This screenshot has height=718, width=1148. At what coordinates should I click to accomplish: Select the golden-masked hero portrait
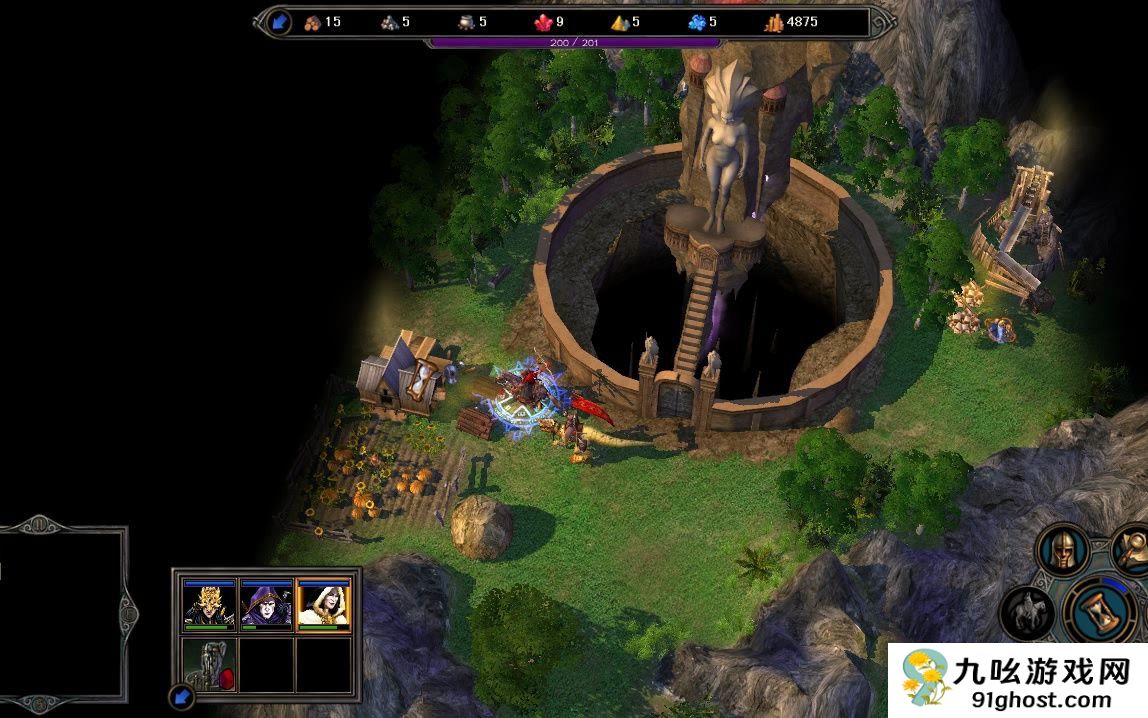click(210, 604)
